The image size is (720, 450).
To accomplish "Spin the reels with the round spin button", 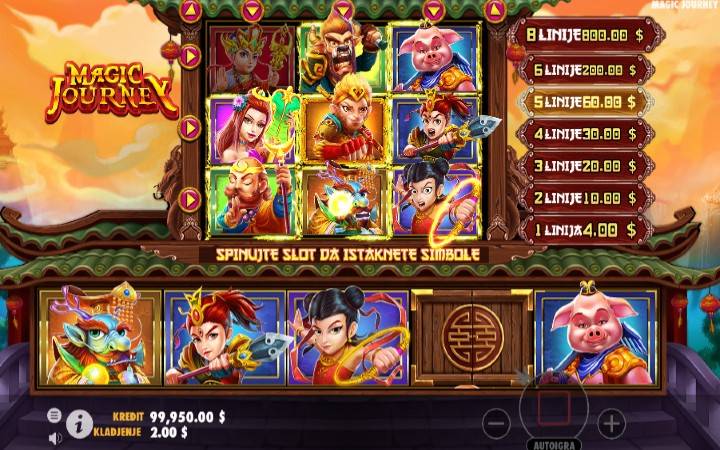I will click(x=553, y=408).
